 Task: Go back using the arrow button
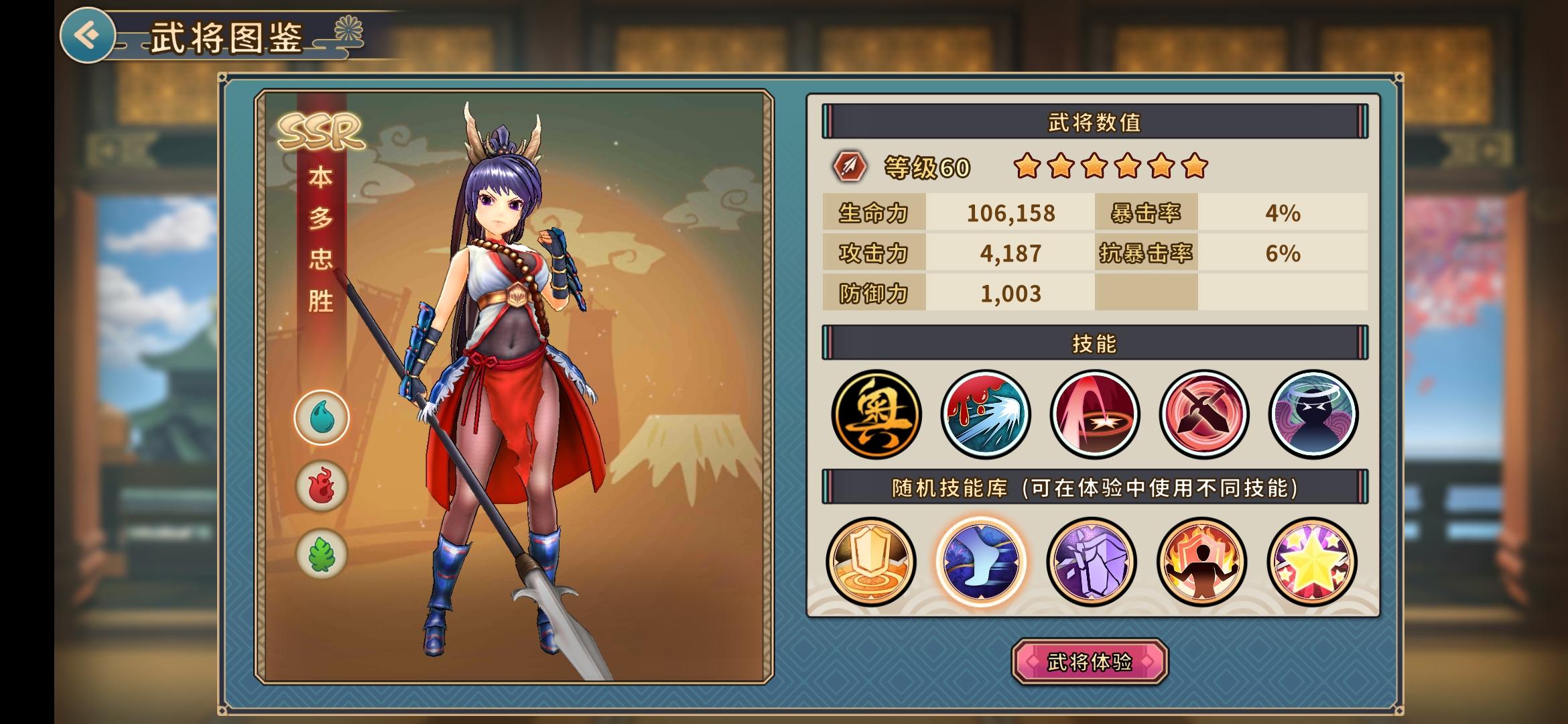click(x=87, y=35)
